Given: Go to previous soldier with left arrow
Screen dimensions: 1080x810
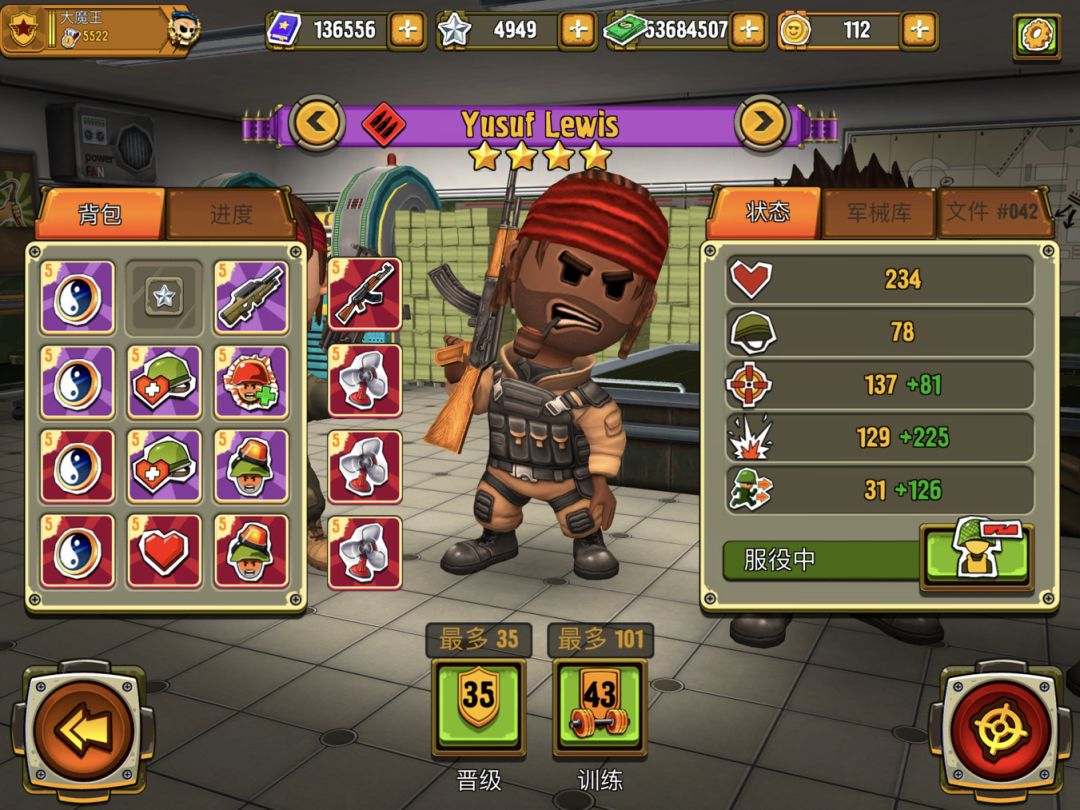Looking at the screenshot, I should click(317, 124).
